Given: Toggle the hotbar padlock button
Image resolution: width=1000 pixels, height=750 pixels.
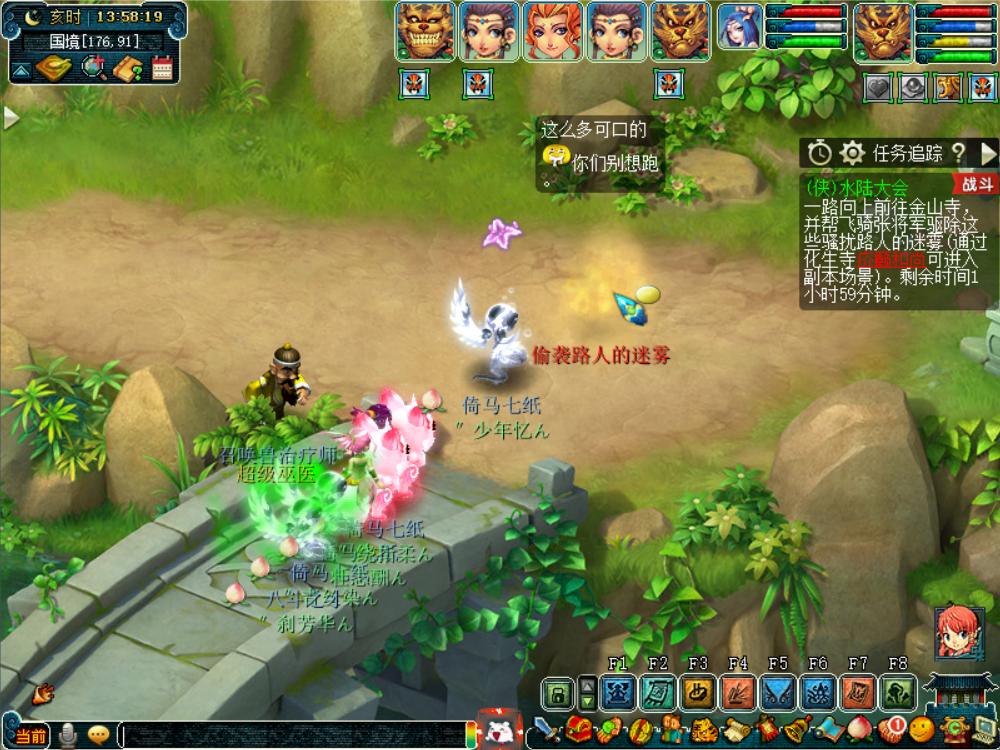Looking at the screenshot, I should coord(558,692).
